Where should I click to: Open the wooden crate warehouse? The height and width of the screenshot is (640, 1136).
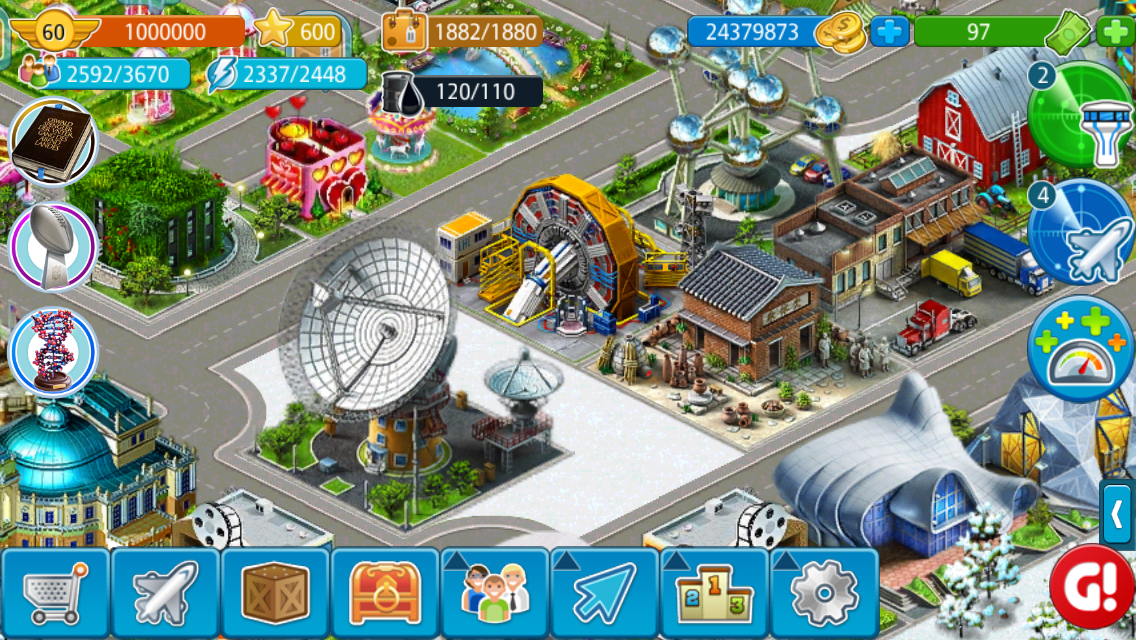tap(275, 594)
